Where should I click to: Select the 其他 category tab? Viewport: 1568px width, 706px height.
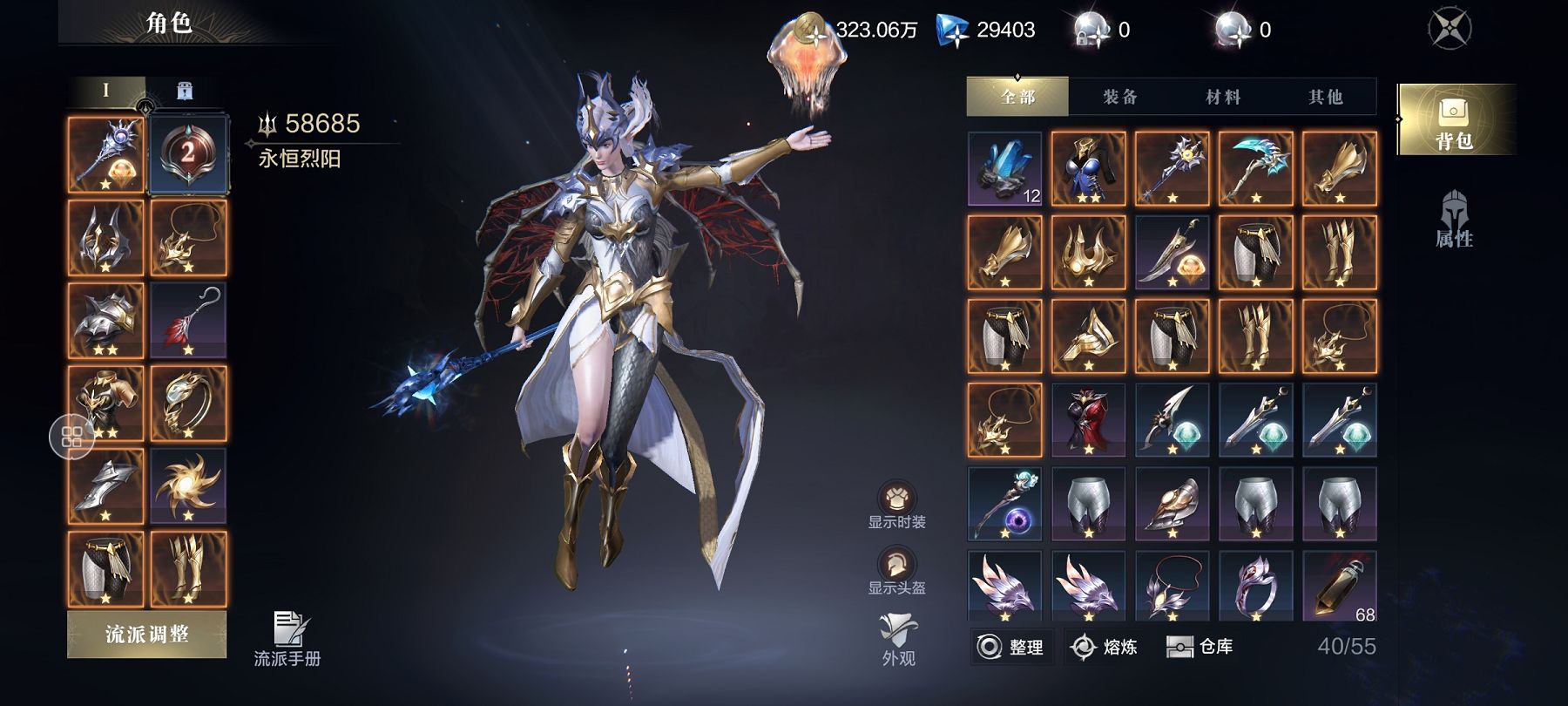coord(1325,97)
